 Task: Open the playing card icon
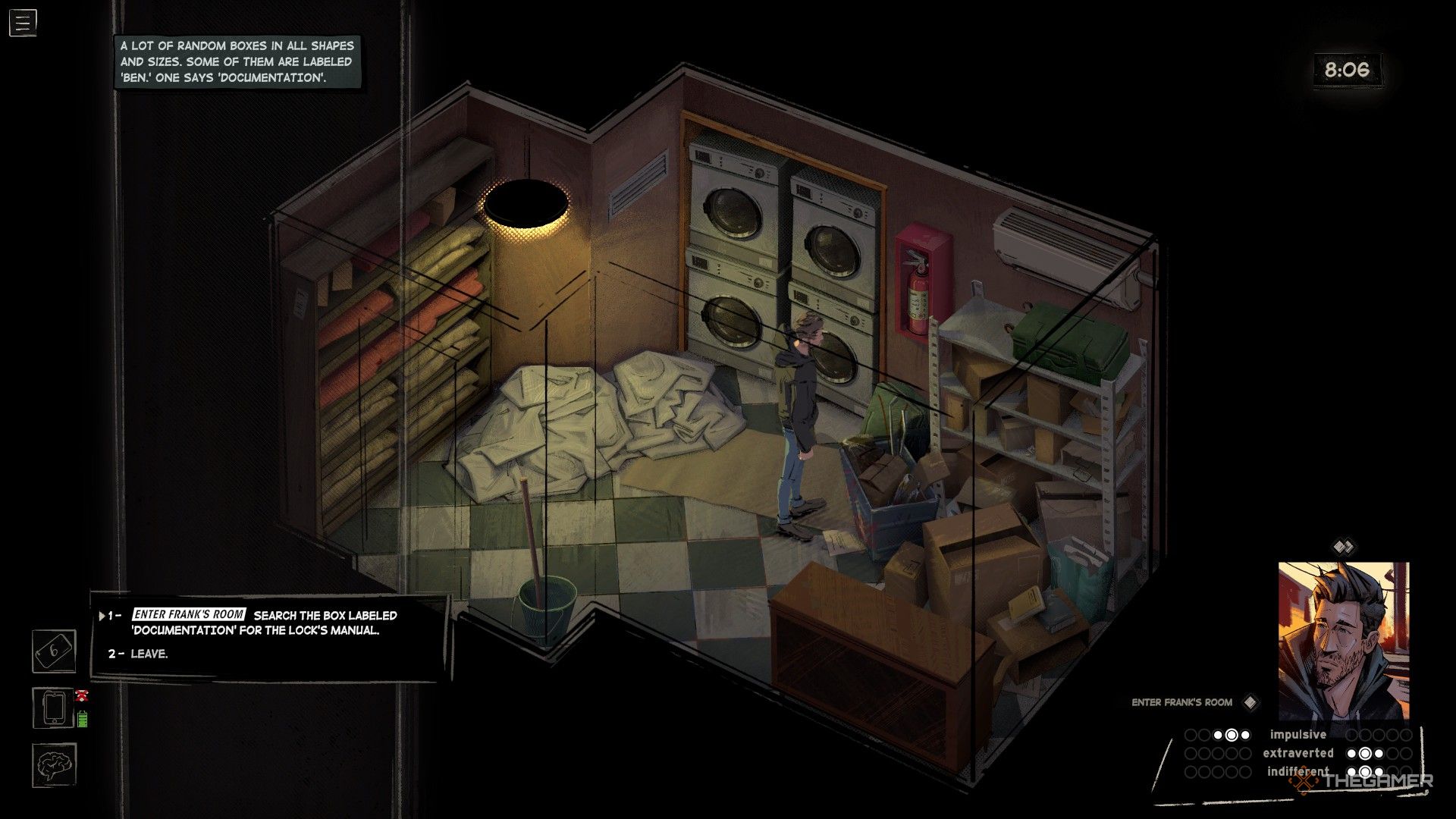pyautogui.click(x=54, y=651)
